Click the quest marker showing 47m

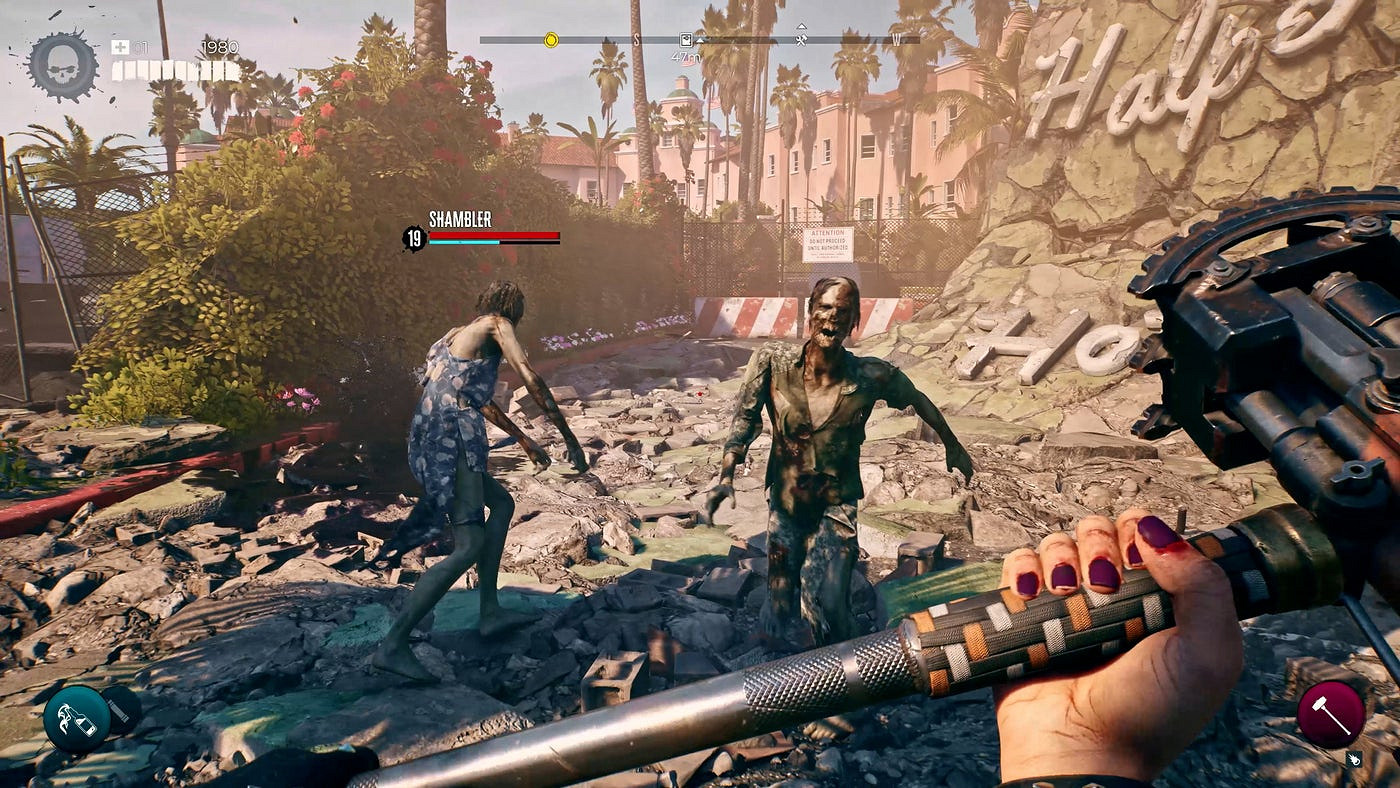click(x=686, y=40)
